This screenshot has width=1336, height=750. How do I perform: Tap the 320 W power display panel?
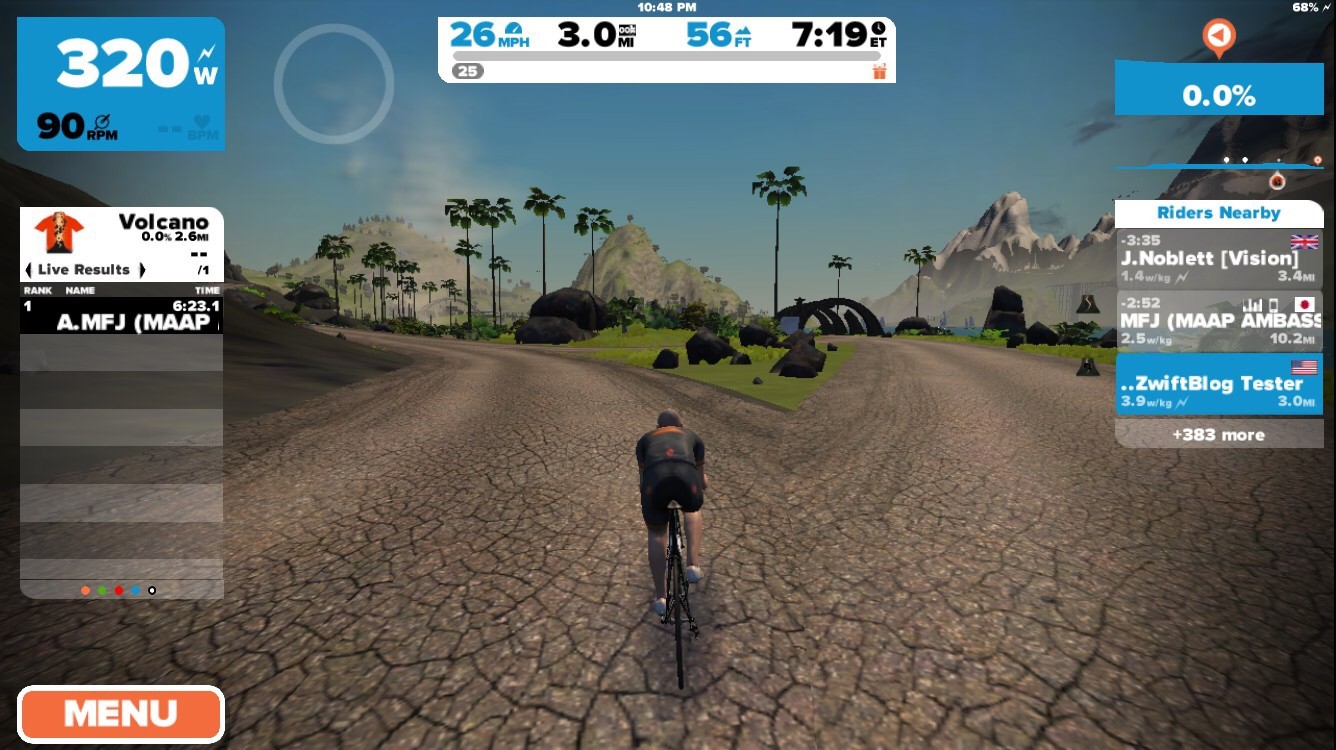[x=121, y=84]
